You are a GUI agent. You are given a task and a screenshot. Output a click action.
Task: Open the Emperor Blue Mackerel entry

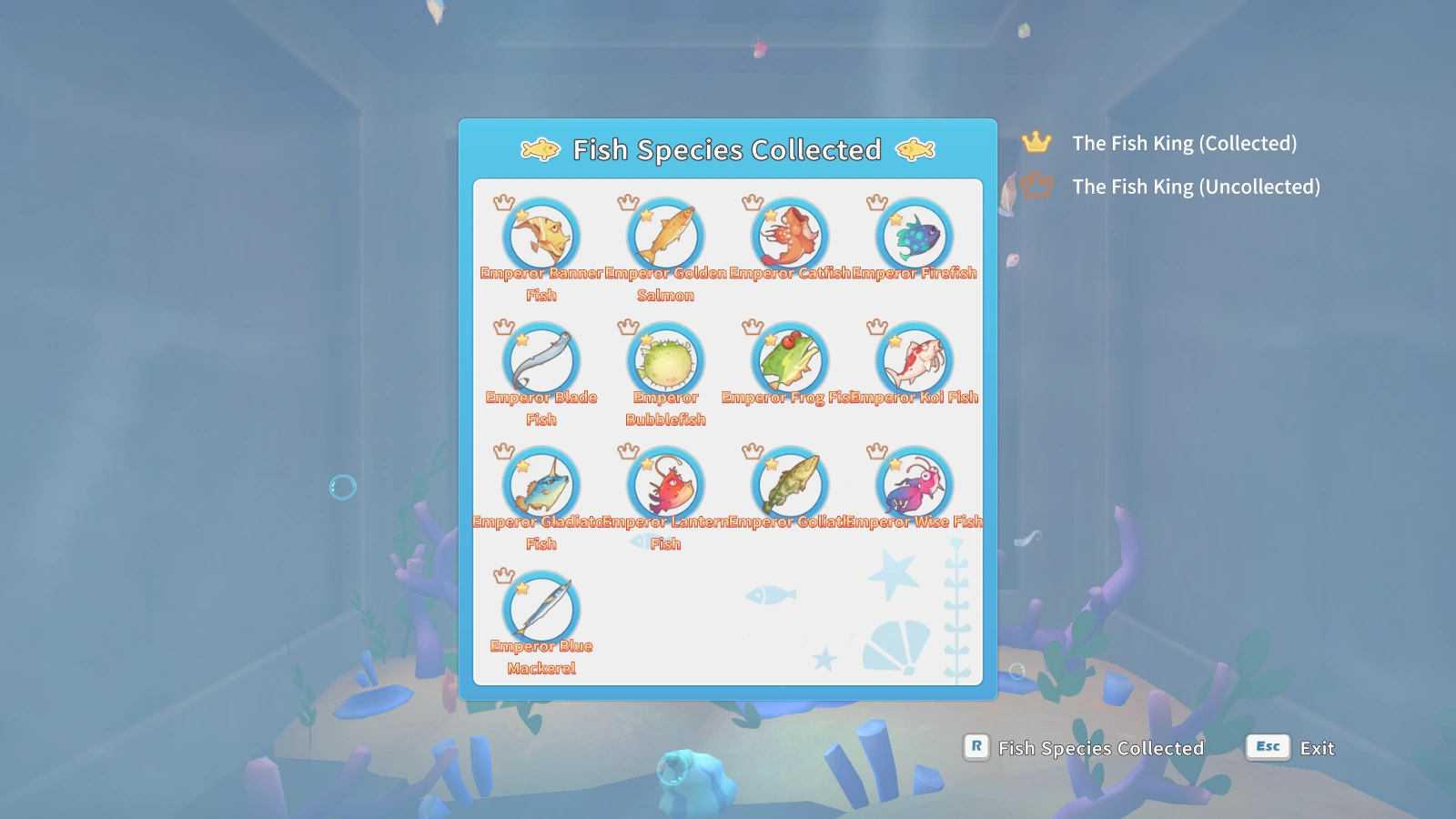coord(541,609)
